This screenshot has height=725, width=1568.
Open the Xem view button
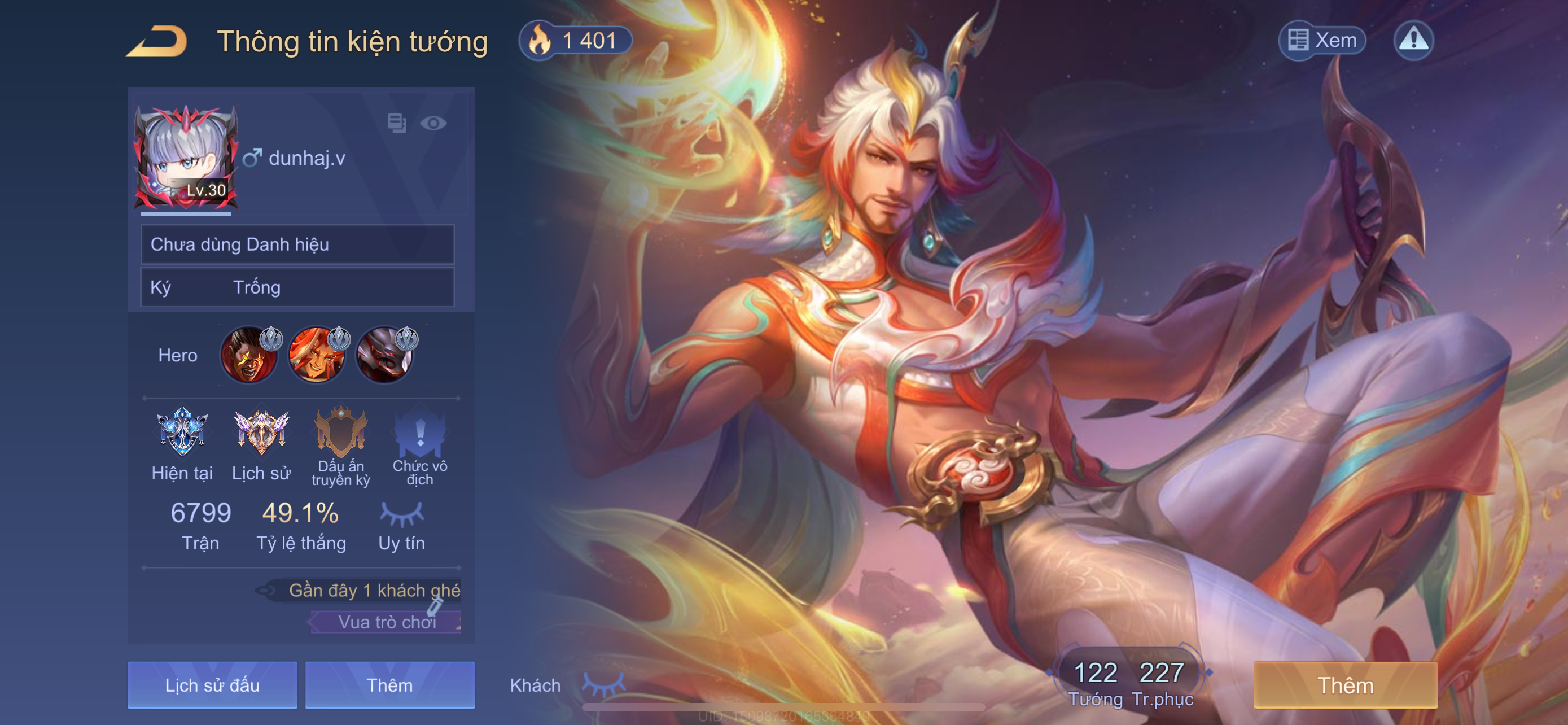[x=1321, y=41]
